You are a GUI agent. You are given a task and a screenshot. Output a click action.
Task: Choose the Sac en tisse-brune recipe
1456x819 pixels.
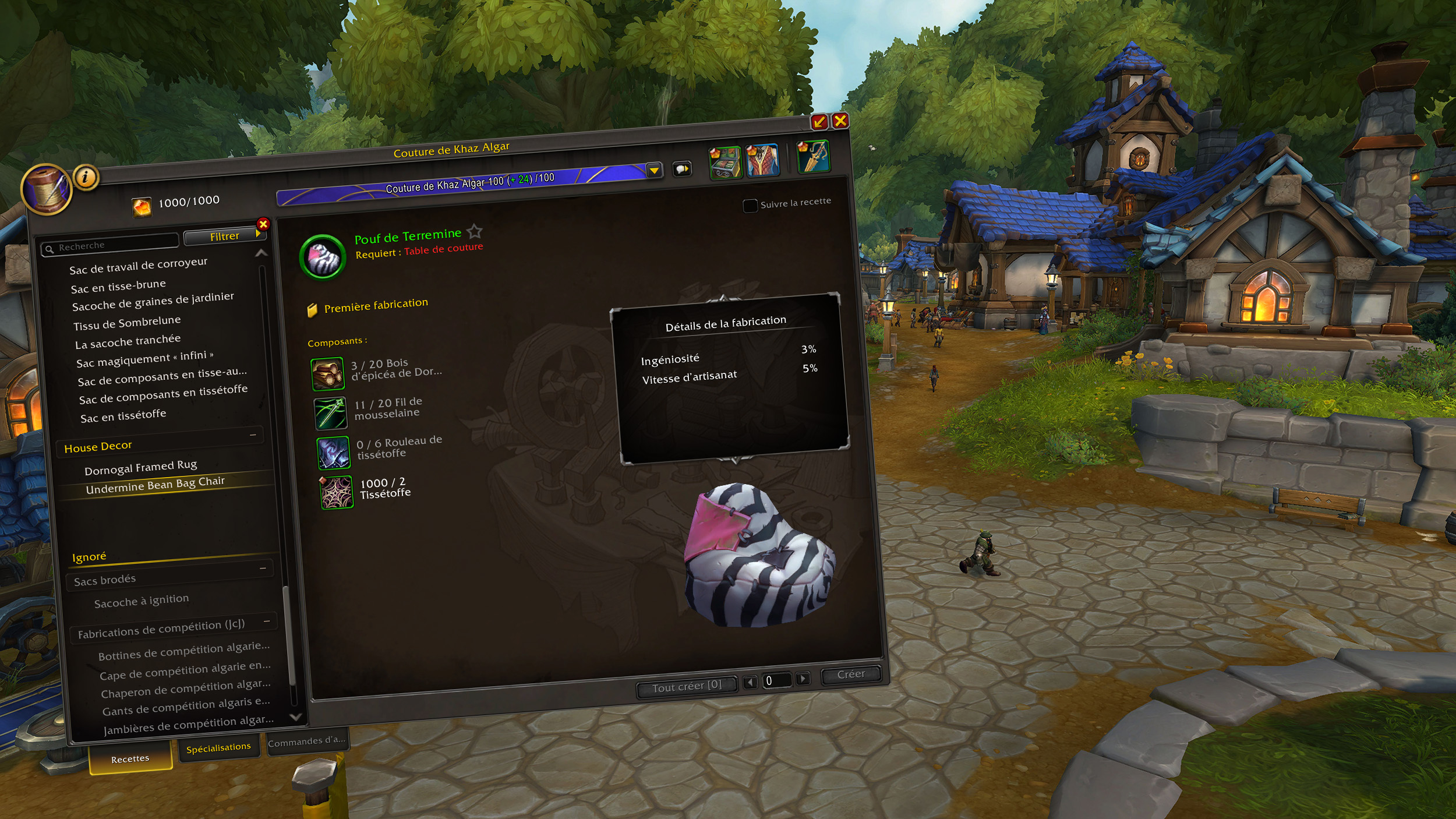pos(118,286)
